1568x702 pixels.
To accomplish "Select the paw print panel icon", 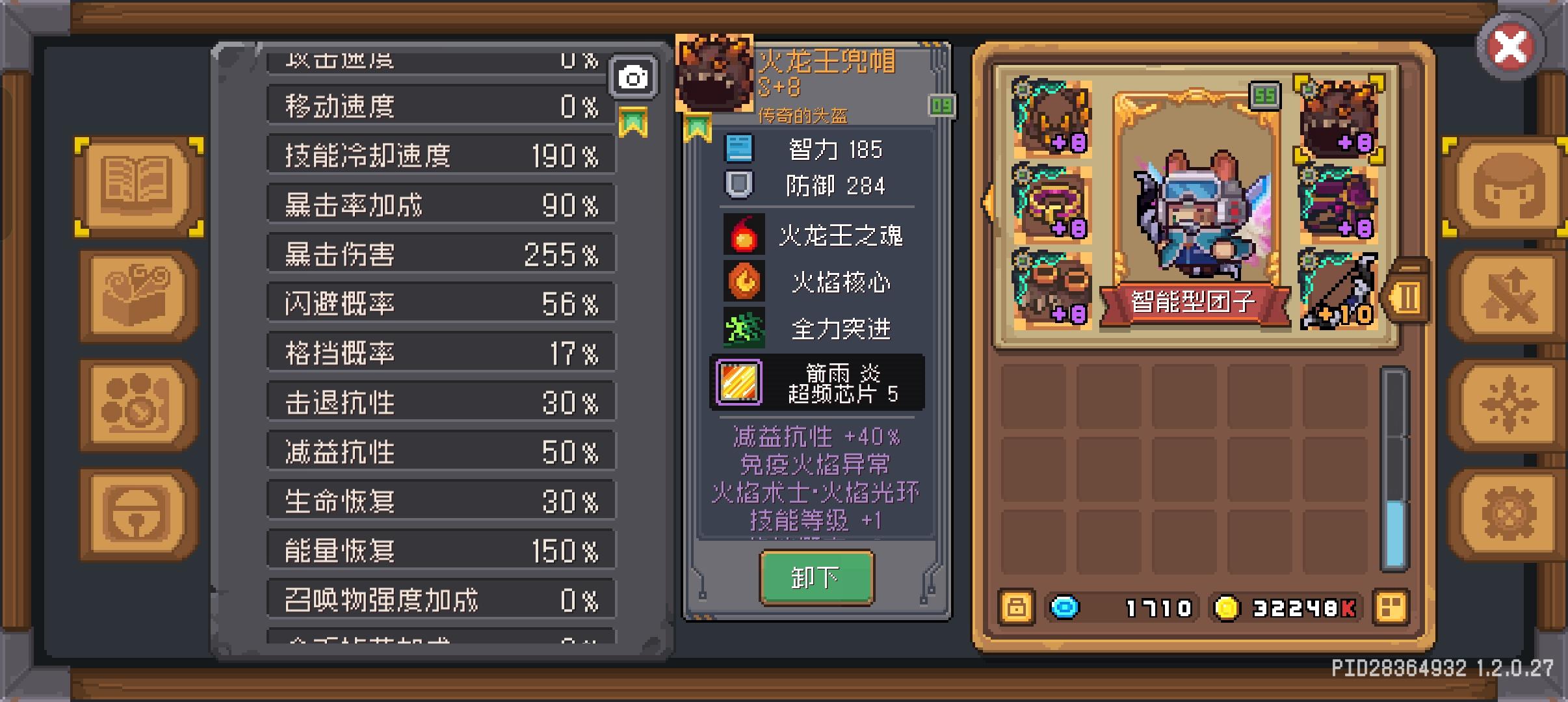I will click(136, 403).
